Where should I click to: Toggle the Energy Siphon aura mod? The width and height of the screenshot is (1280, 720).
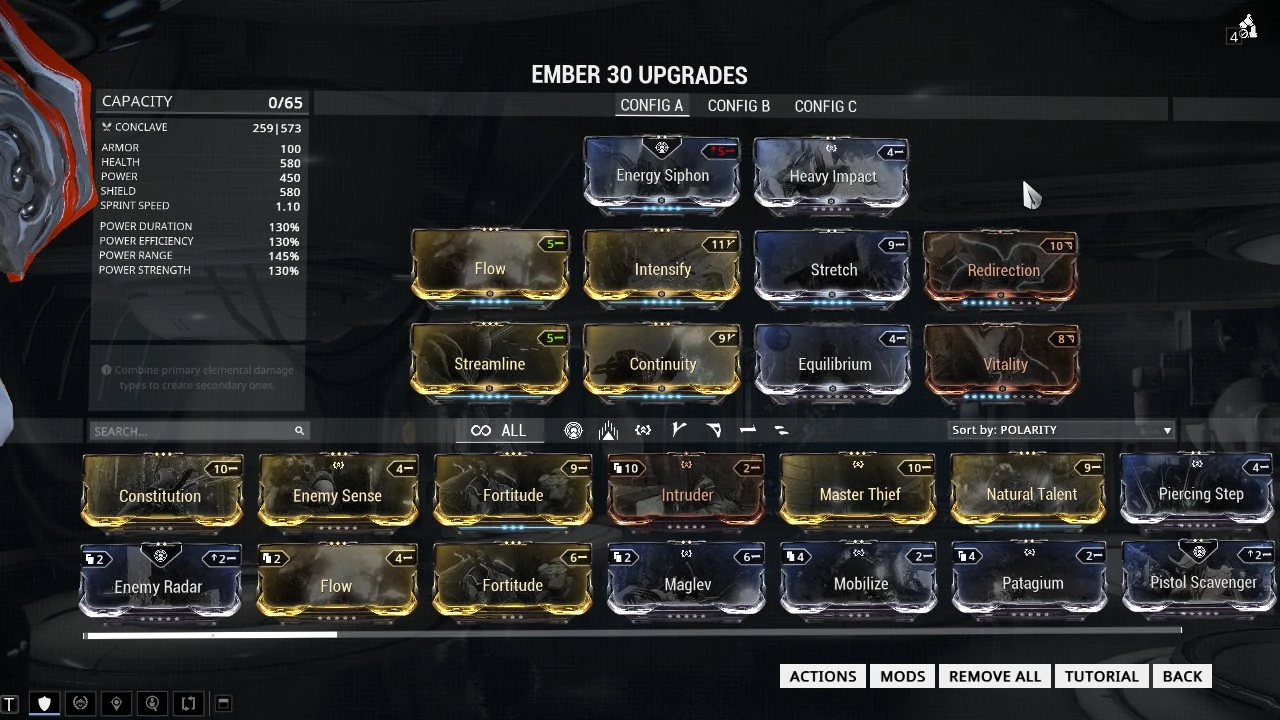click(662, 176)
